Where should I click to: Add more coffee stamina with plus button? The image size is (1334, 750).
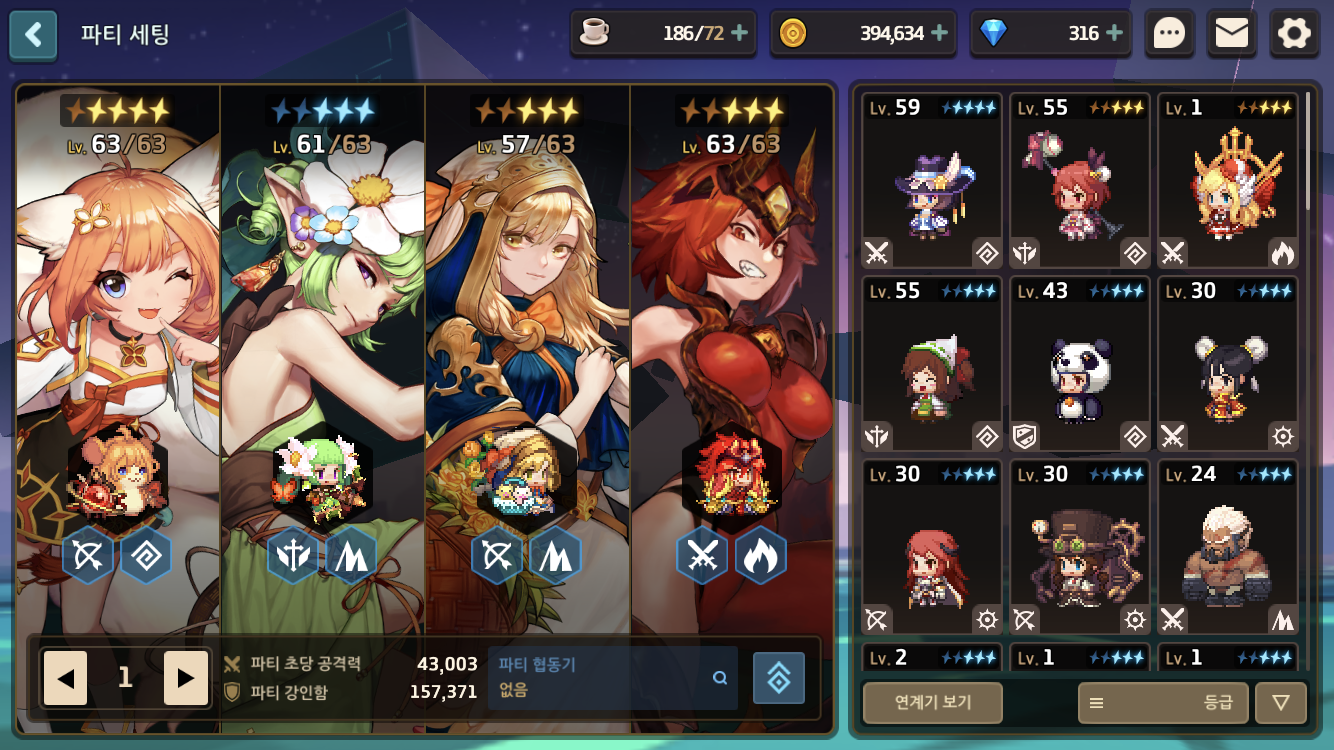(740, 33)
